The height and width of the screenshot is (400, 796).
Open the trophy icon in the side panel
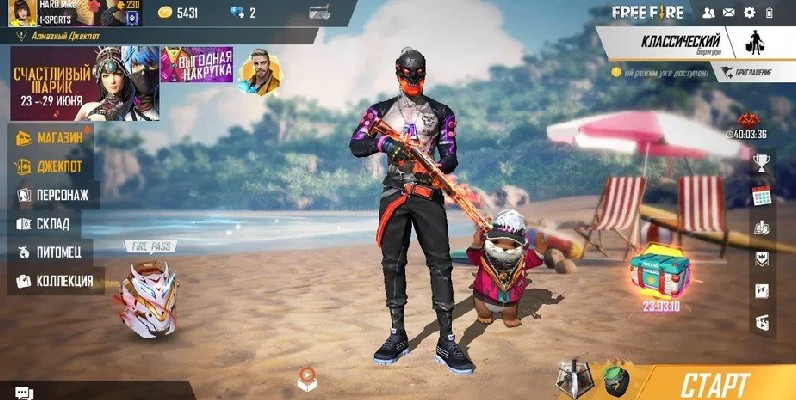click(x=761, y=163)
